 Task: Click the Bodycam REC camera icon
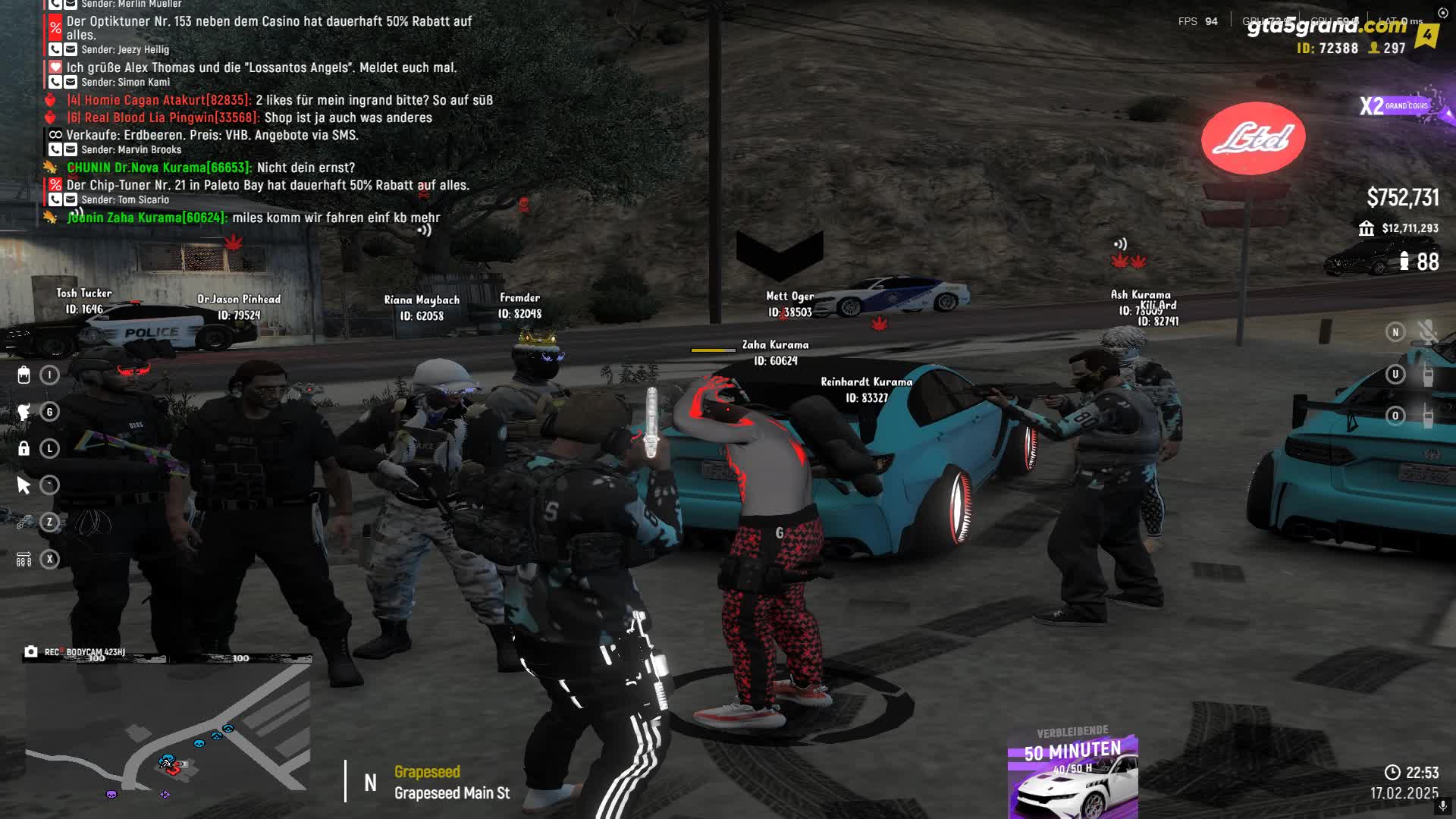[x=31, y=651]
